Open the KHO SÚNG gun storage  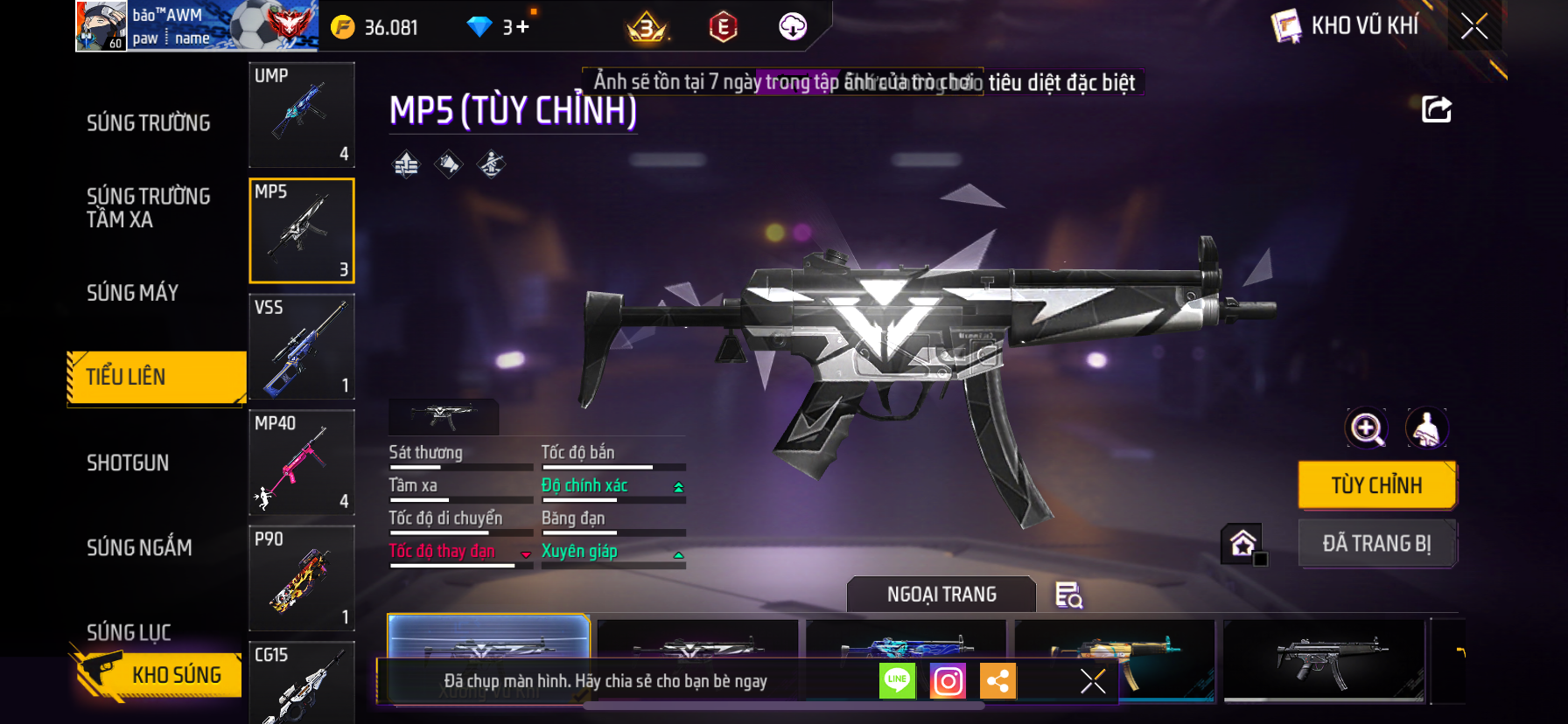(x=157, y=674)
